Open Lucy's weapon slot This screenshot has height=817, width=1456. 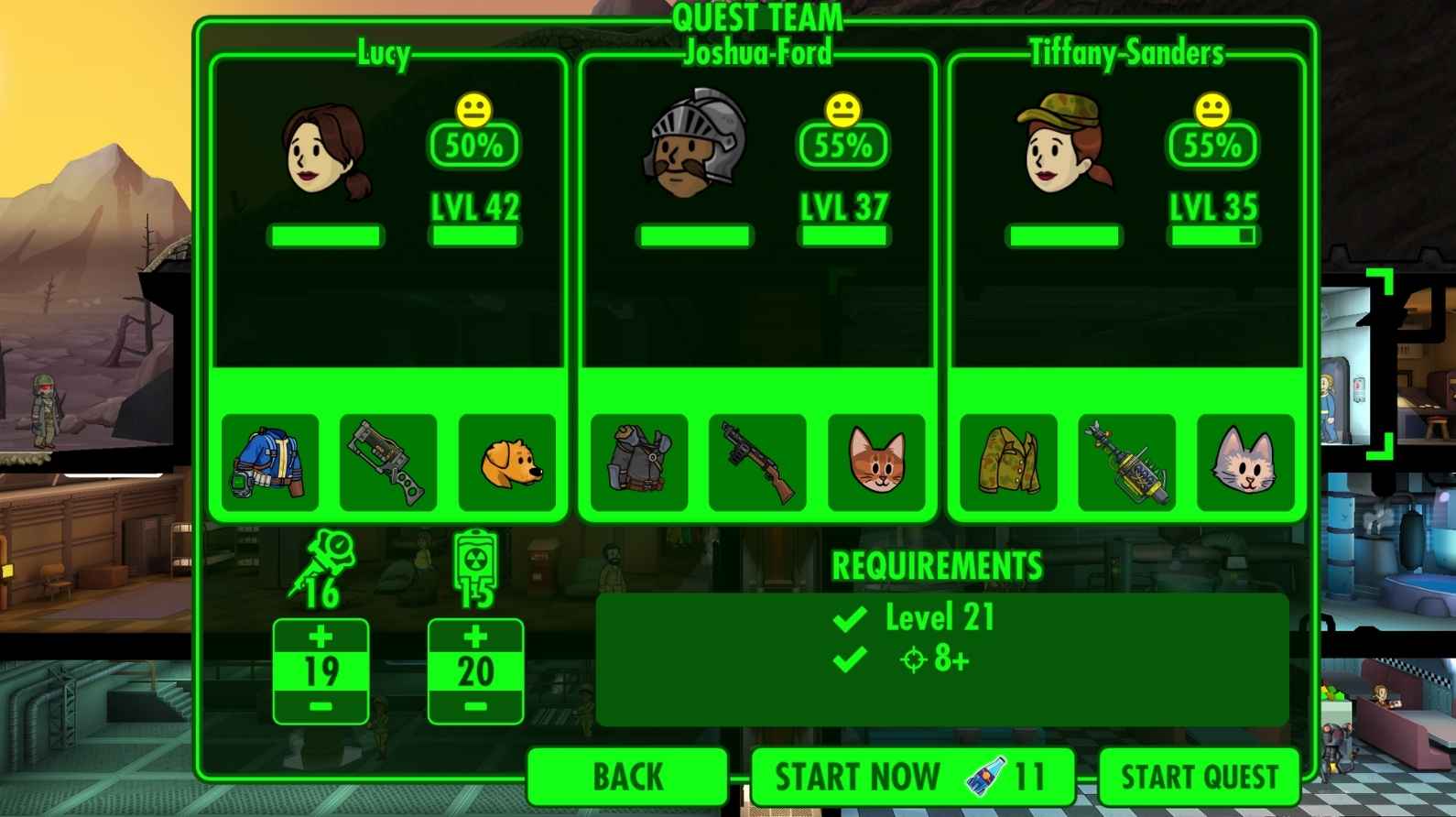pos(388,463)
